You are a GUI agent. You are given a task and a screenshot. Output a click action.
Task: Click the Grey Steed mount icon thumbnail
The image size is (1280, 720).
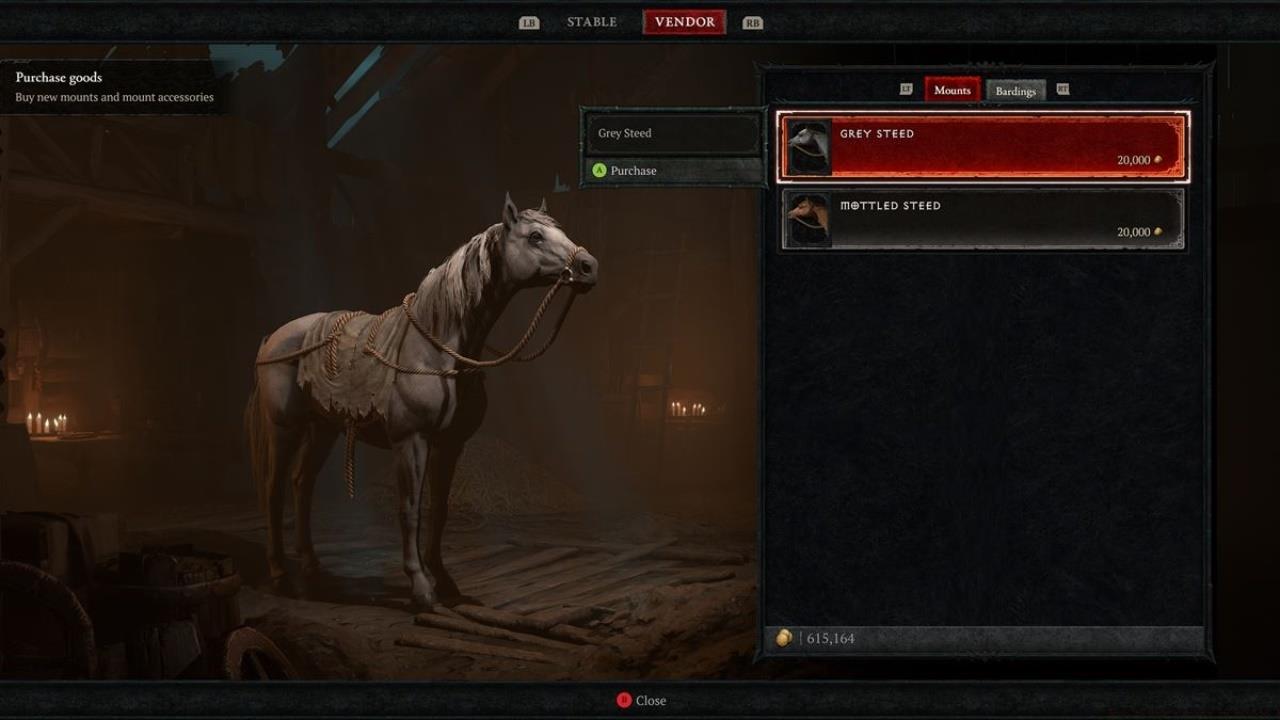[808, 146]
